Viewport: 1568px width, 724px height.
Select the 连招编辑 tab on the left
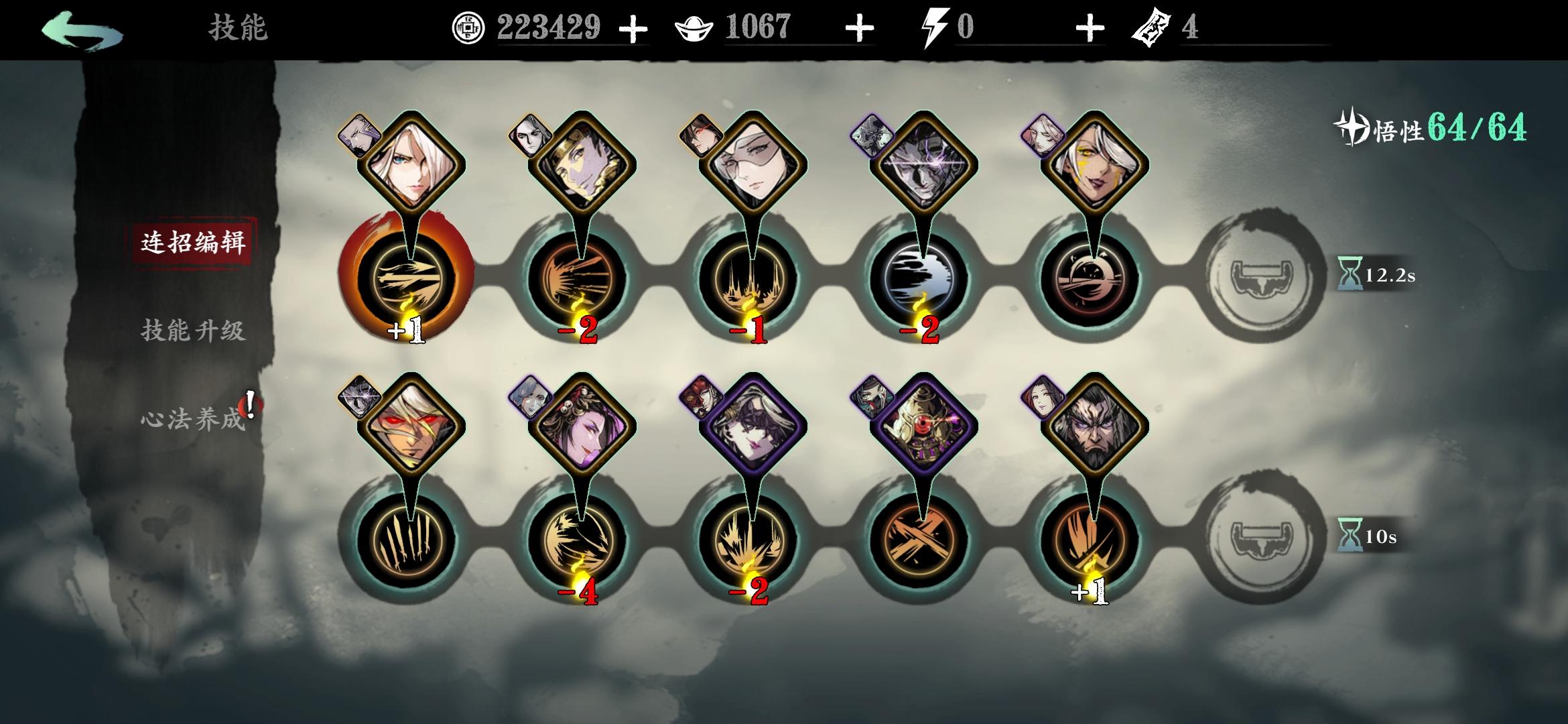(x=194, y=245)
